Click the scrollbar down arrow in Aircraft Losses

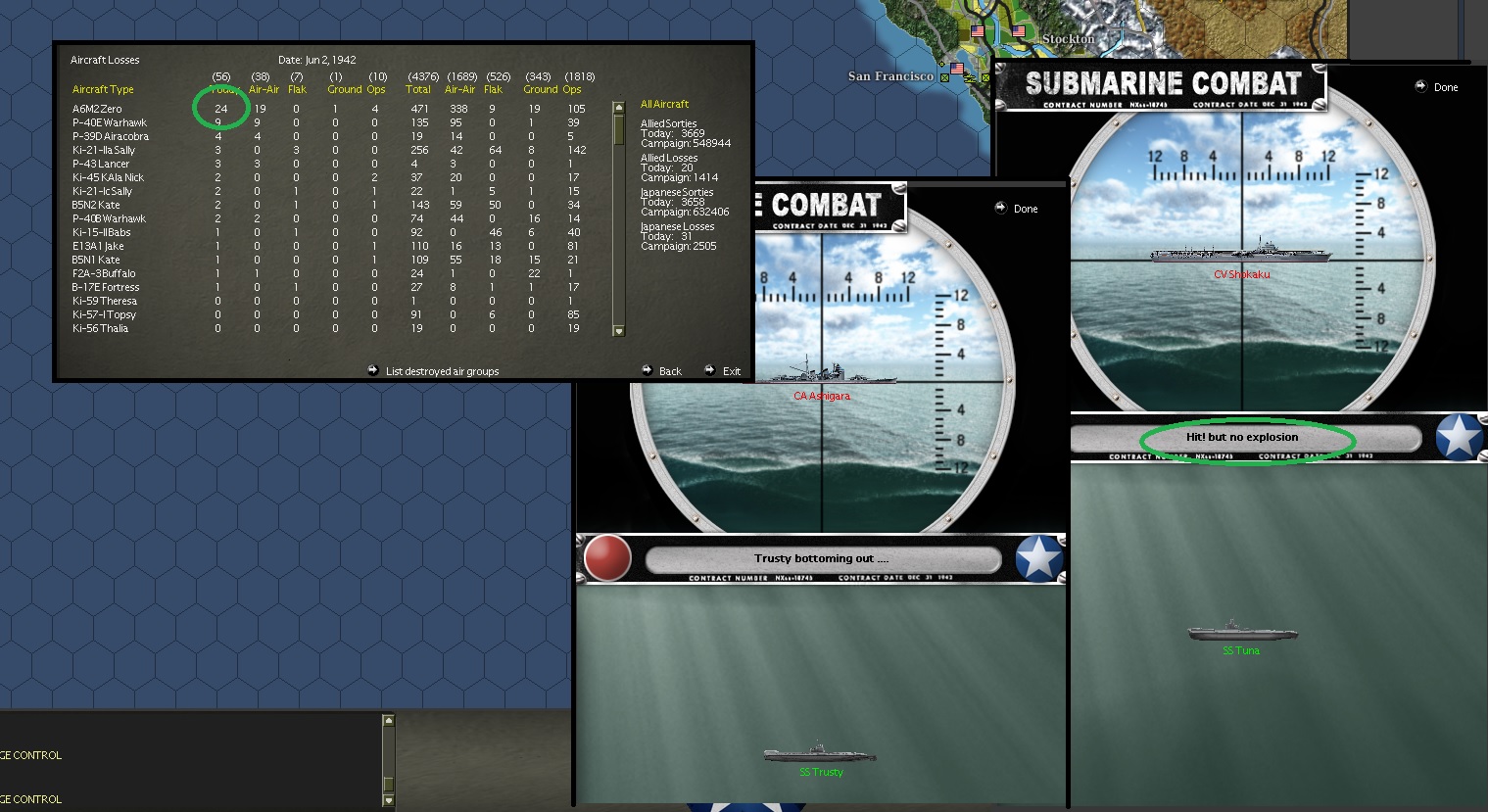(619, 331)
